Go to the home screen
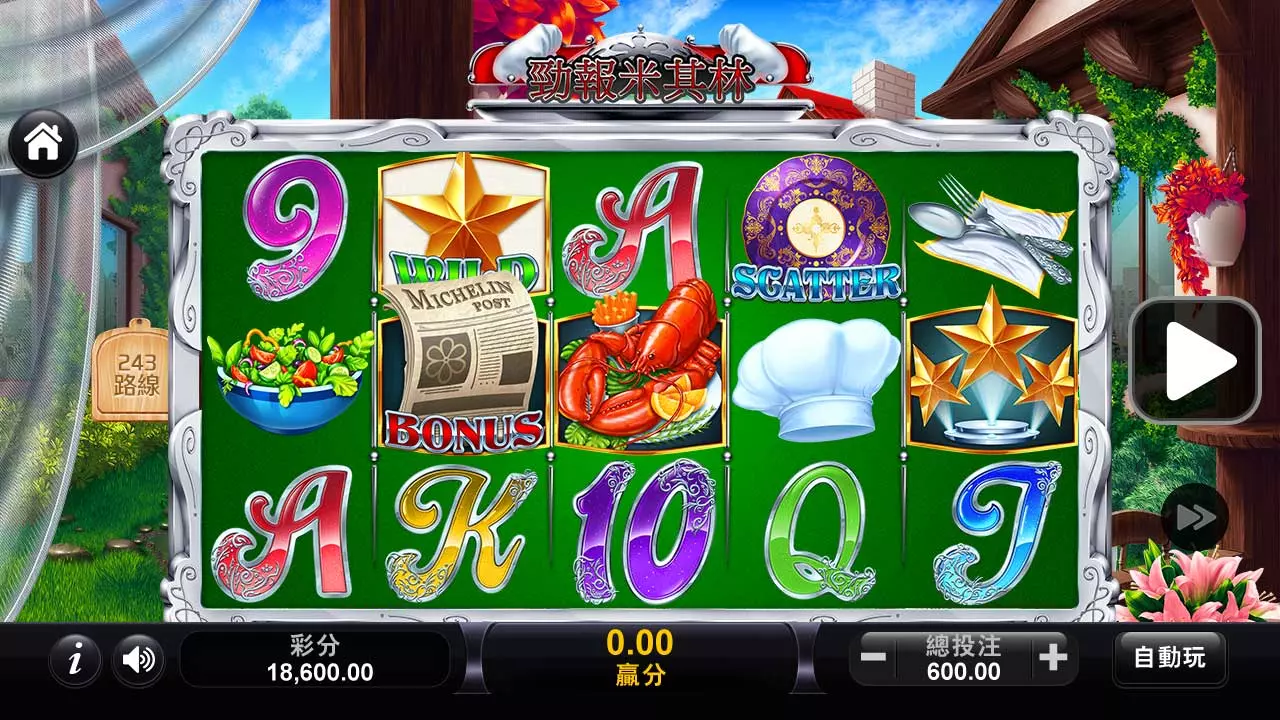This screenshot has width=1280, height=720. tap(43, 144)
